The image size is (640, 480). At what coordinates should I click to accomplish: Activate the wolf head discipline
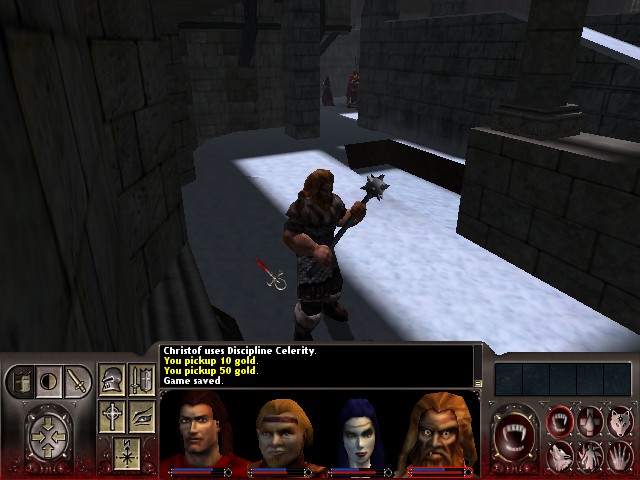point(618,422)
